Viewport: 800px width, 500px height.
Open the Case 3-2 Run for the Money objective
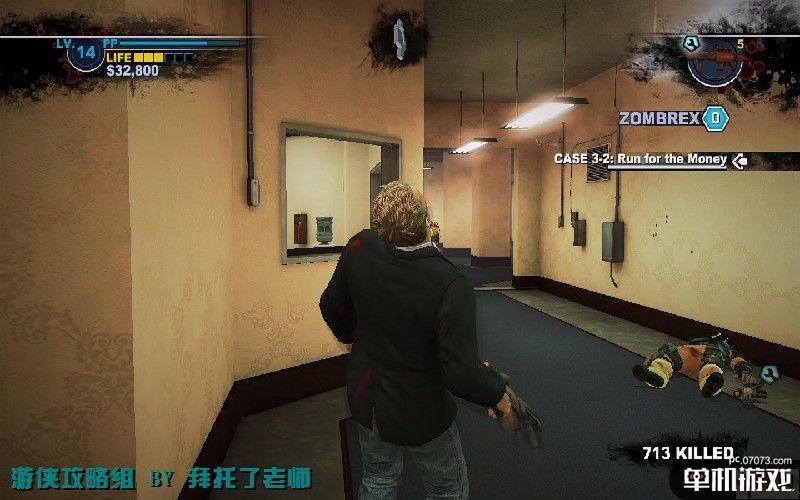(x=642, y=159)
